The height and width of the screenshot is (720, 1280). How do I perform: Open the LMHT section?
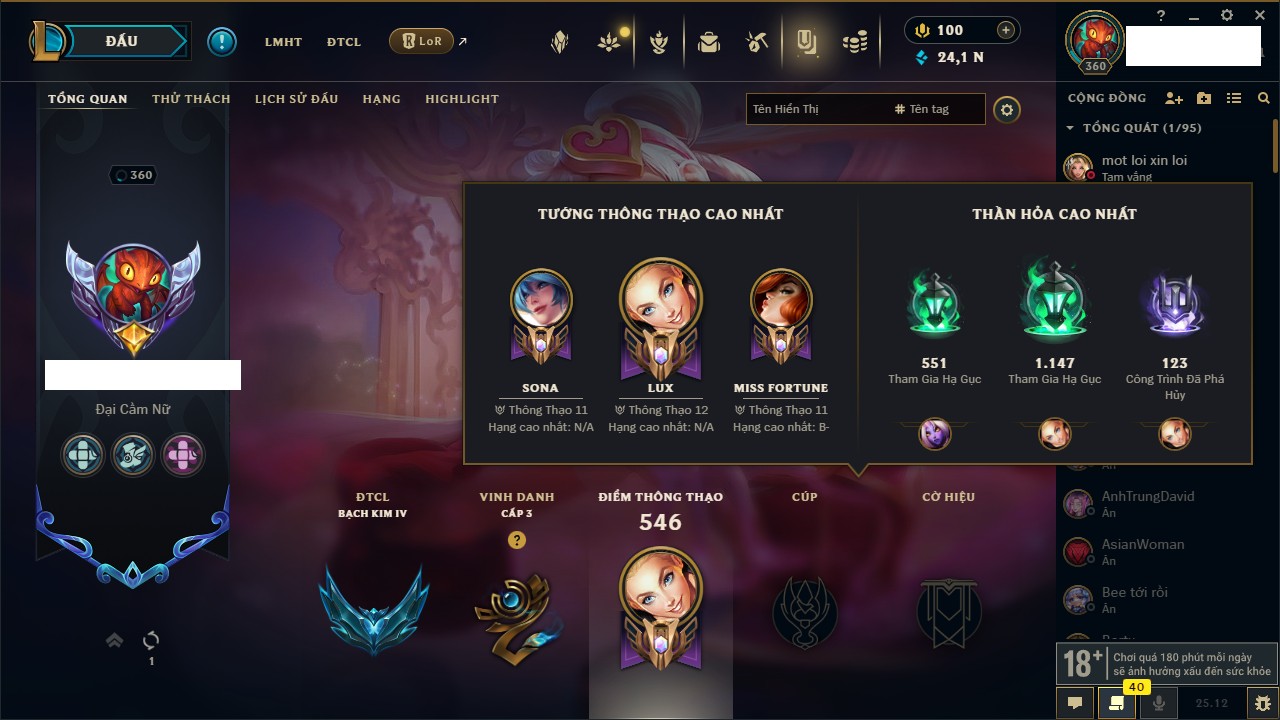[x=283, y=42]
